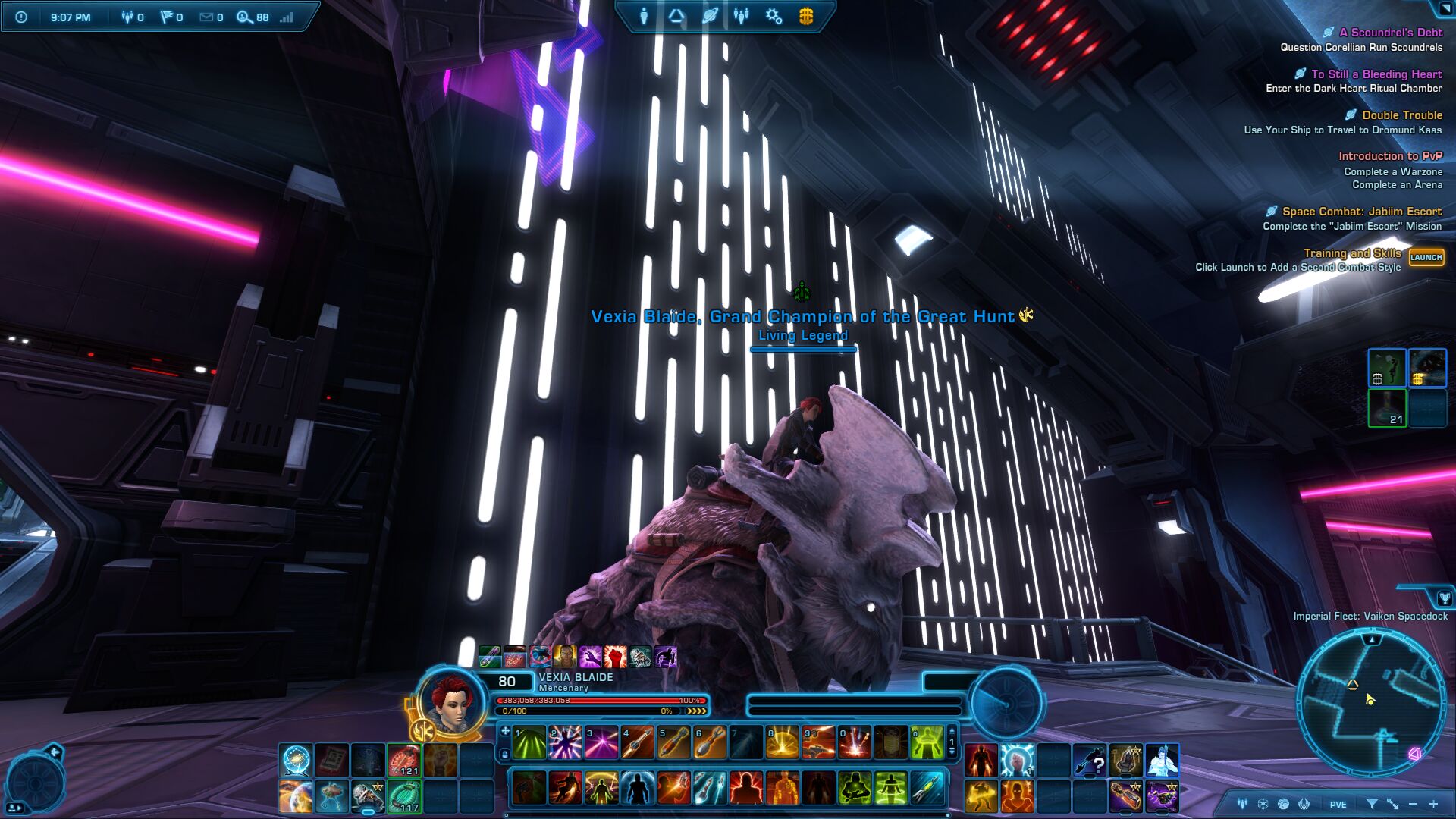The image size is (1456, 819).
Task: Click Vexia Blaide's character portrait
Action: [x=451, y=703]
